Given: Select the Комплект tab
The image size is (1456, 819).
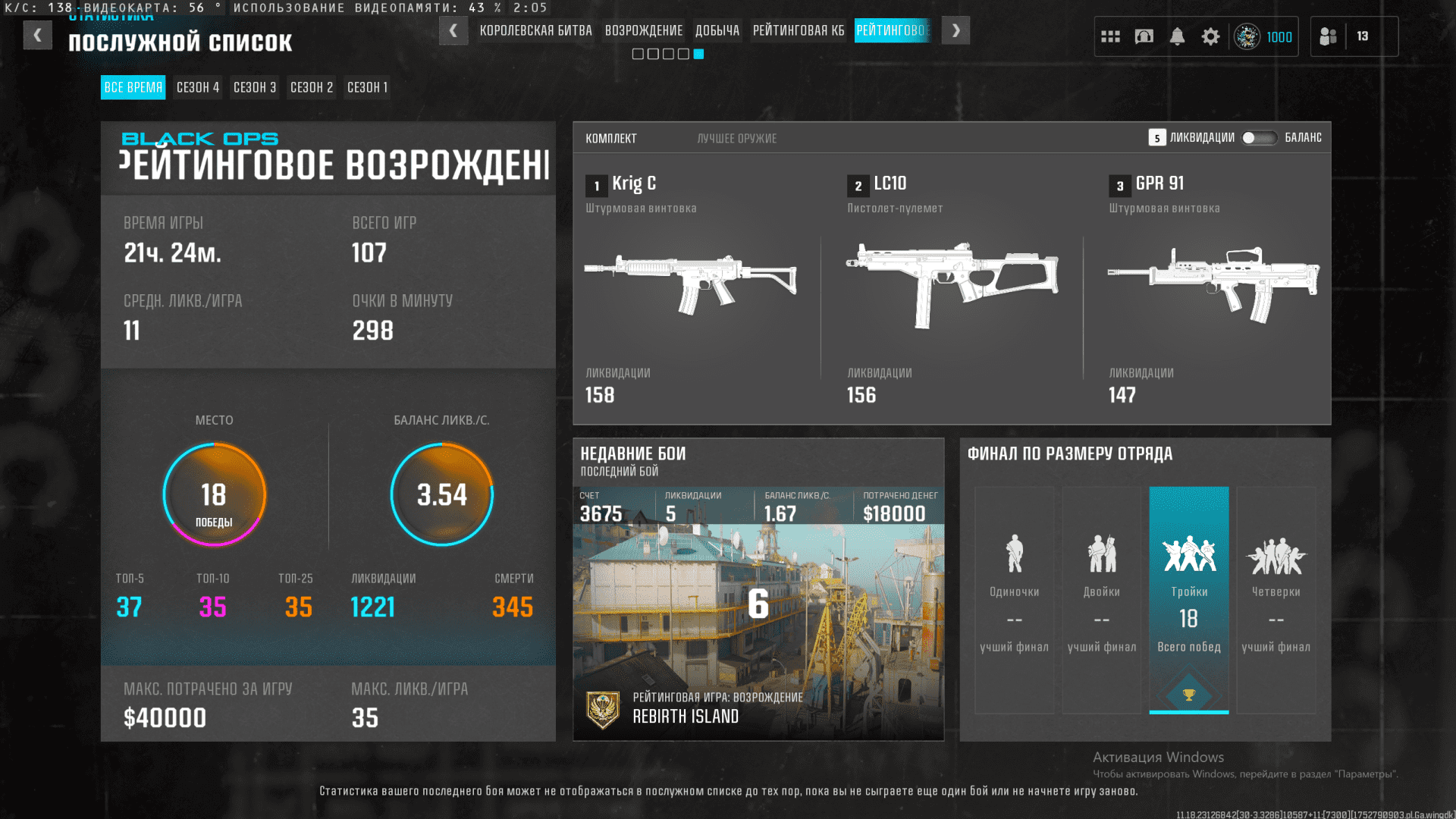Looking at the screenshot, I should pyautogui.click(x=610, y=139).
